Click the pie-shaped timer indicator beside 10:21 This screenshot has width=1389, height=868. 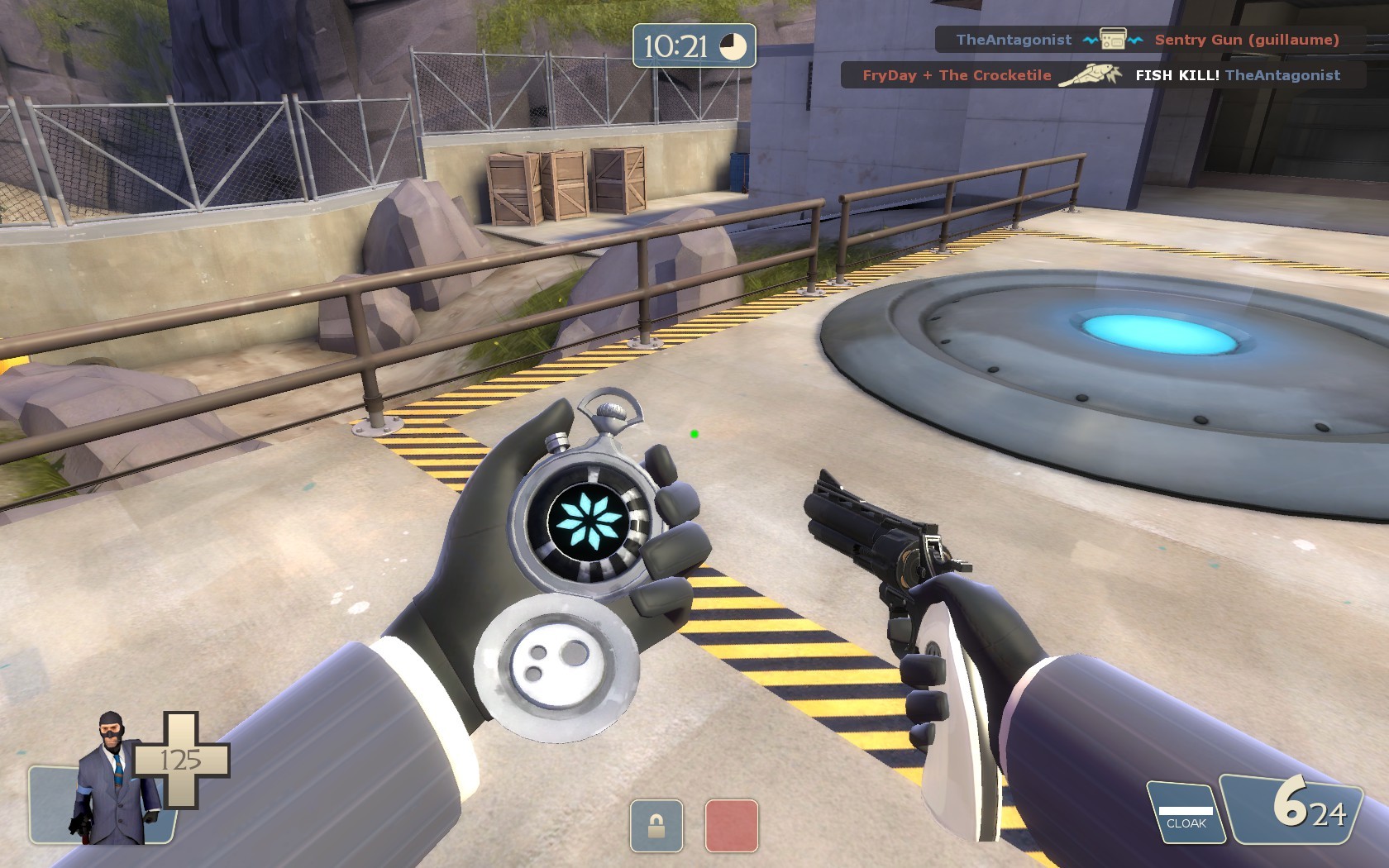click(x=733, y=48)
